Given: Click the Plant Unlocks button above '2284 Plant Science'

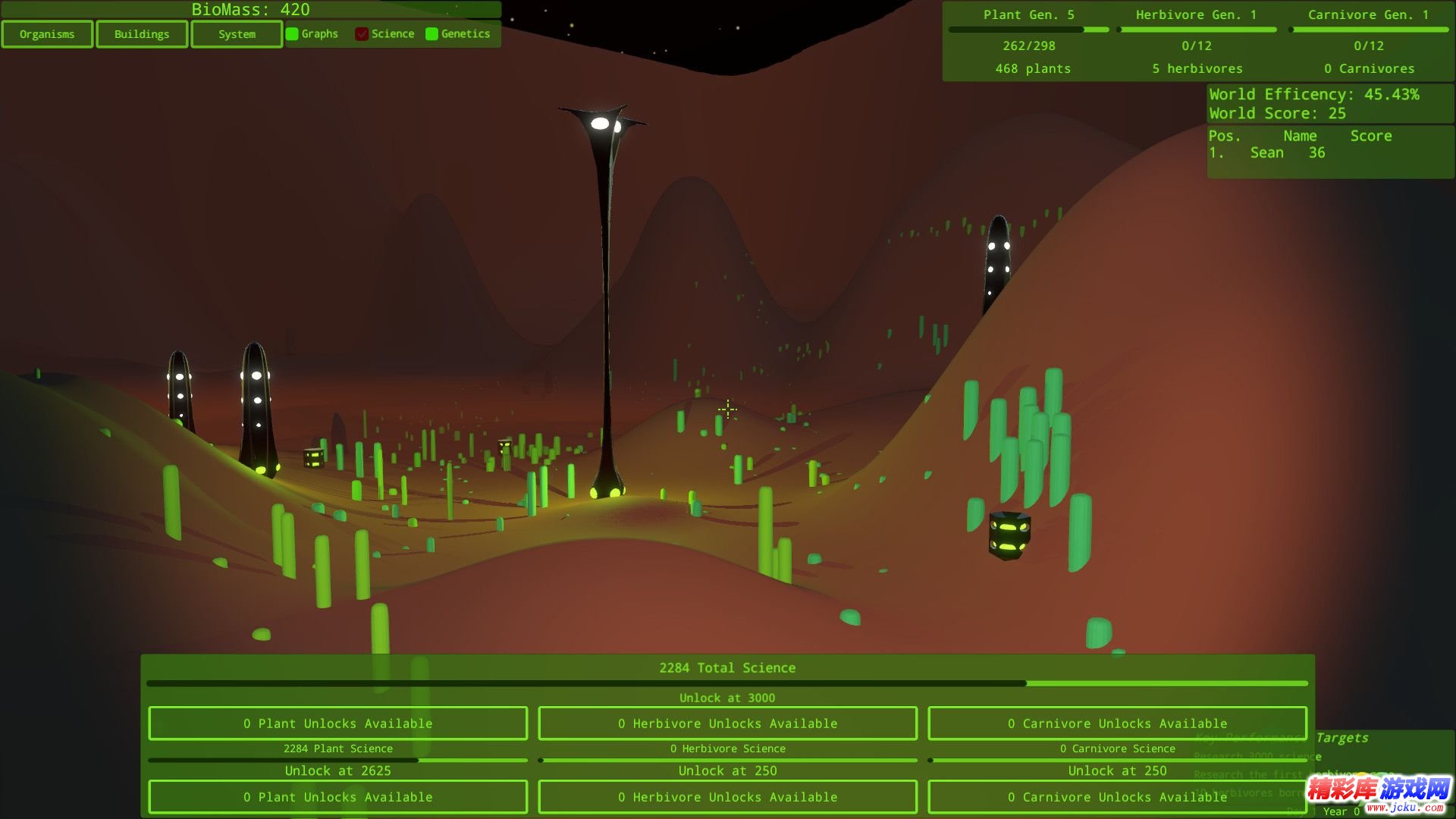Looking at the screenshot, I should (338, 723).
